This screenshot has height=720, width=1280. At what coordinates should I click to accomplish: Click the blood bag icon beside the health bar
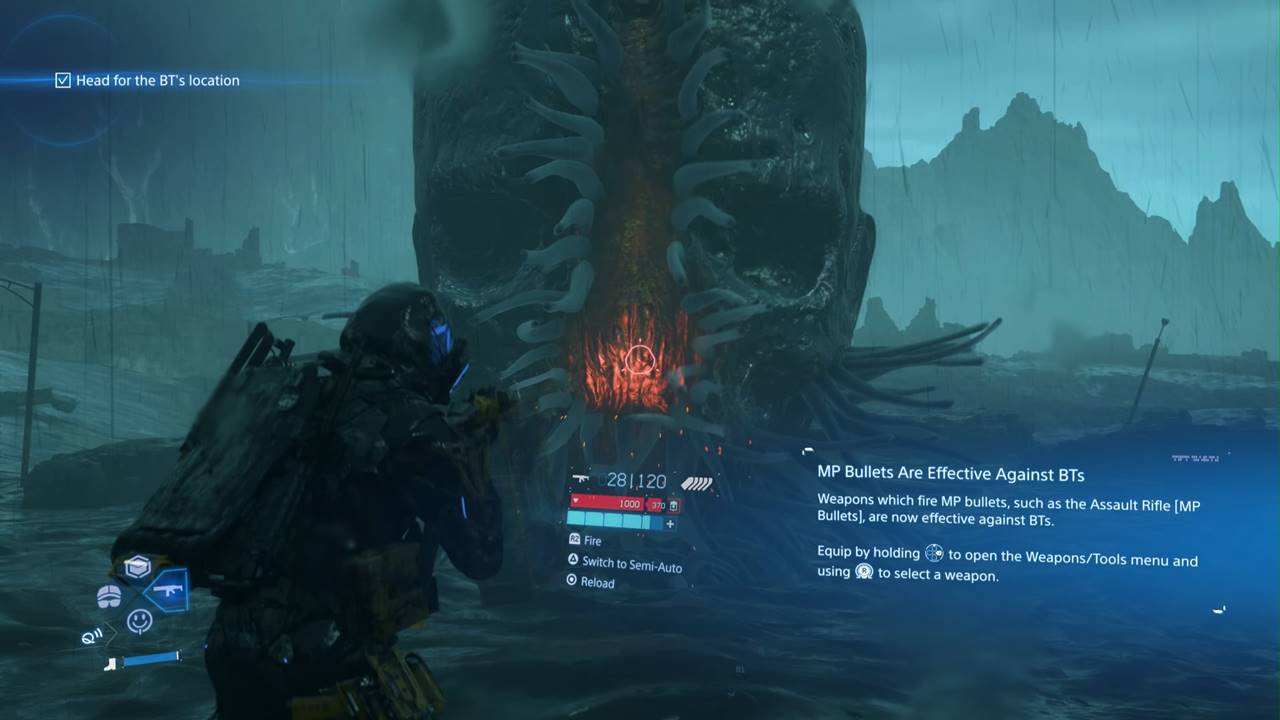[675, 505]
